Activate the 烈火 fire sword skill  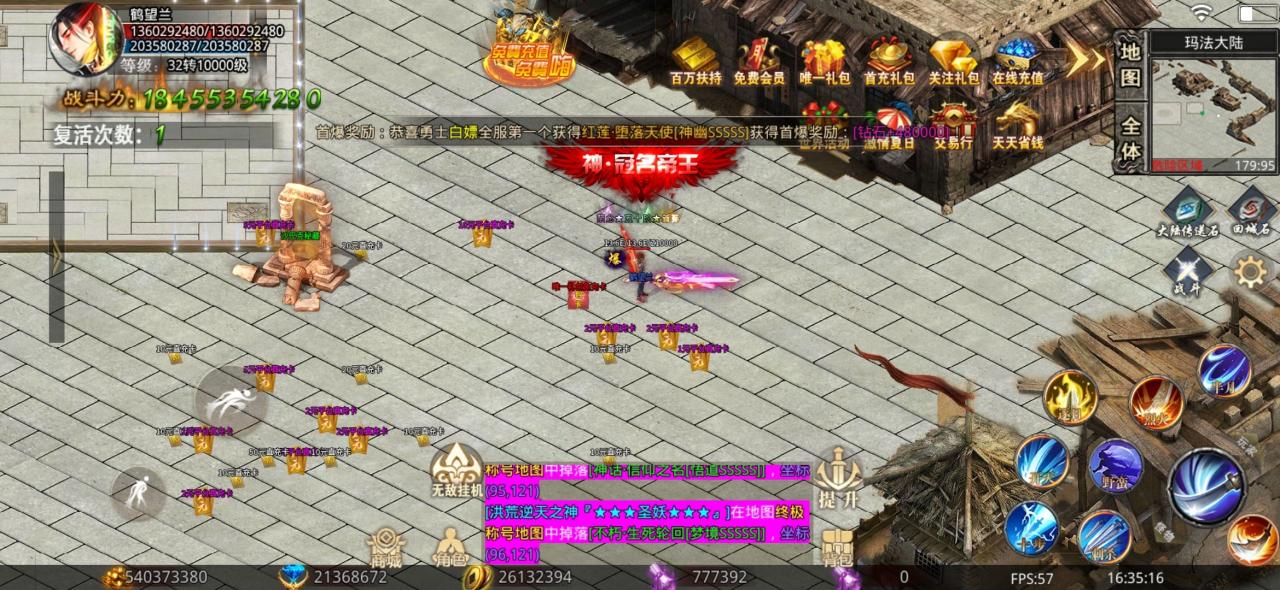pyautogui.click(x=1156, y=403)
